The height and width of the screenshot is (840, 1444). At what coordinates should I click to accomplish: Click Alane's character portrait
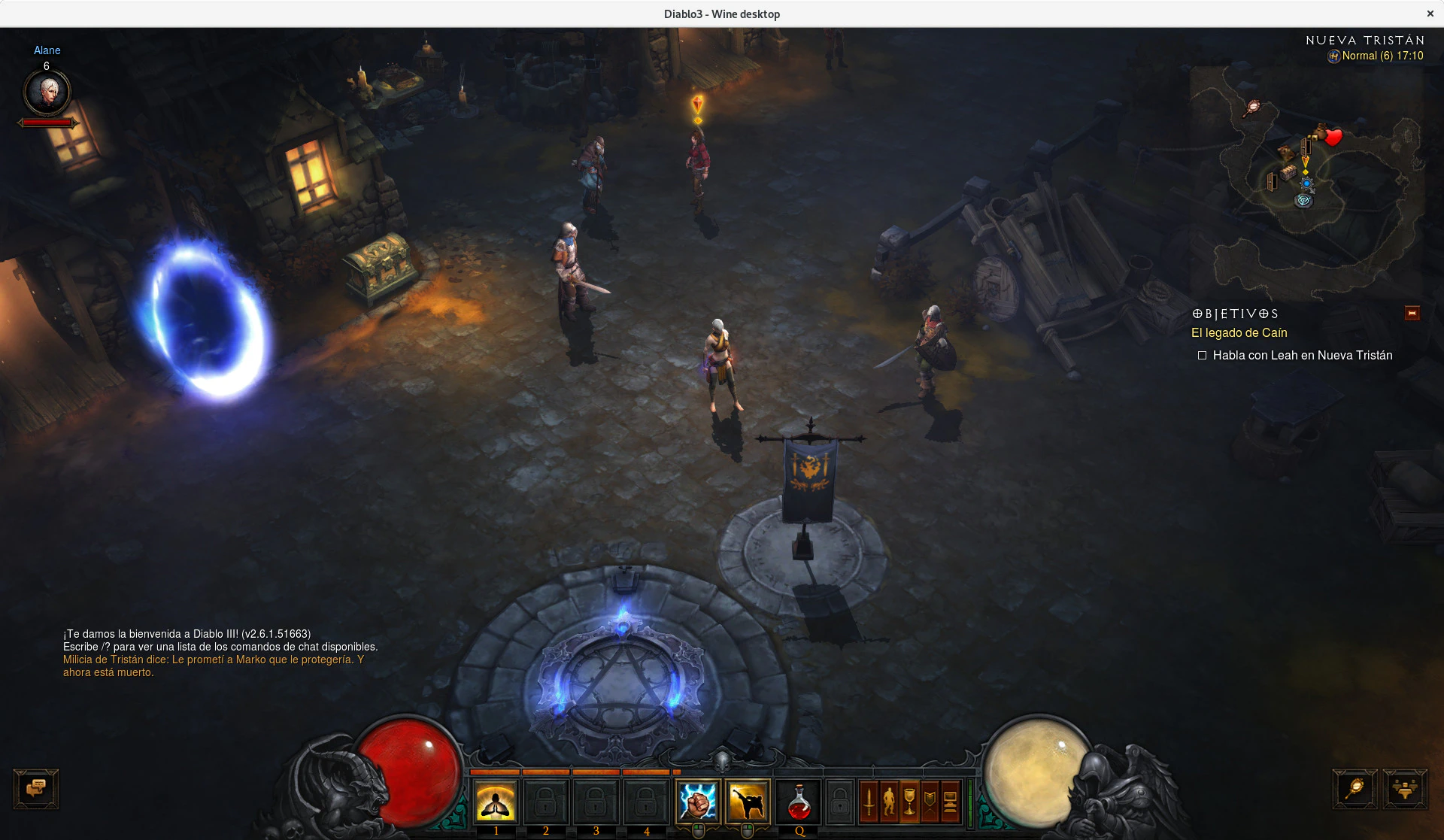tap(47, 92)
